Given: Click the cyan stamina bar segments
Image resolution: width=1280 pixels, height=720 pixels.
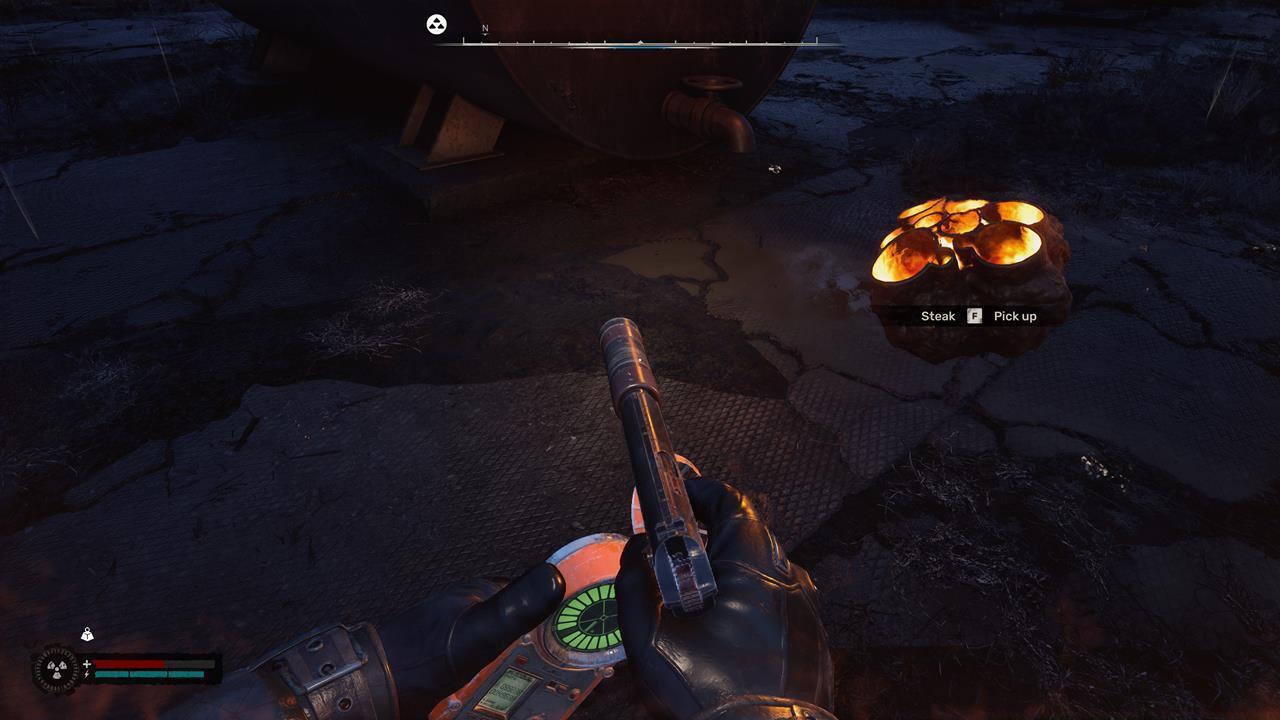Looking at the screenshot, I should tap(150, 674).
